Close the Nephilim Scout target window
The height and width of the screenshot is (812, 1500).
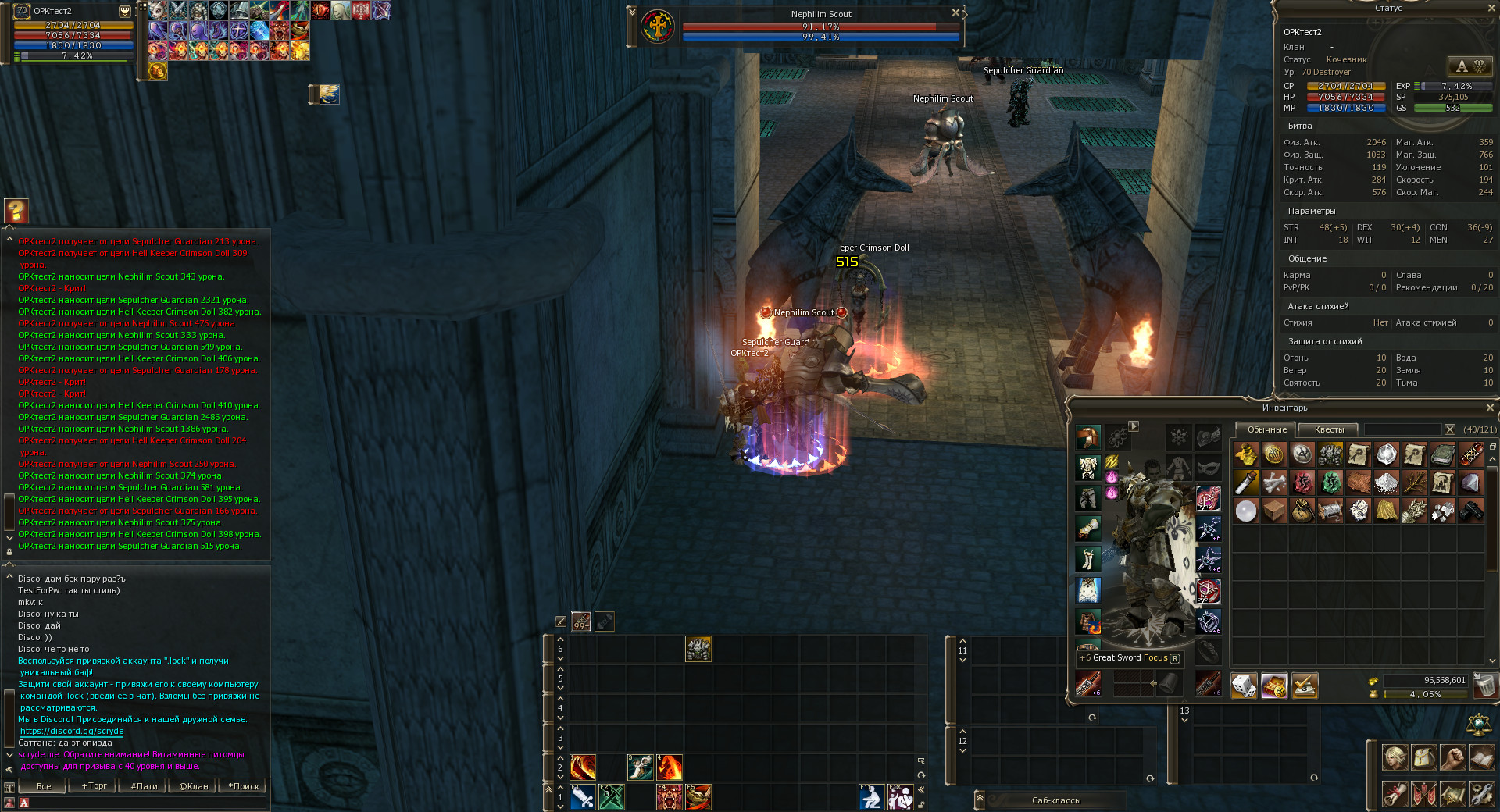point(955,13)
